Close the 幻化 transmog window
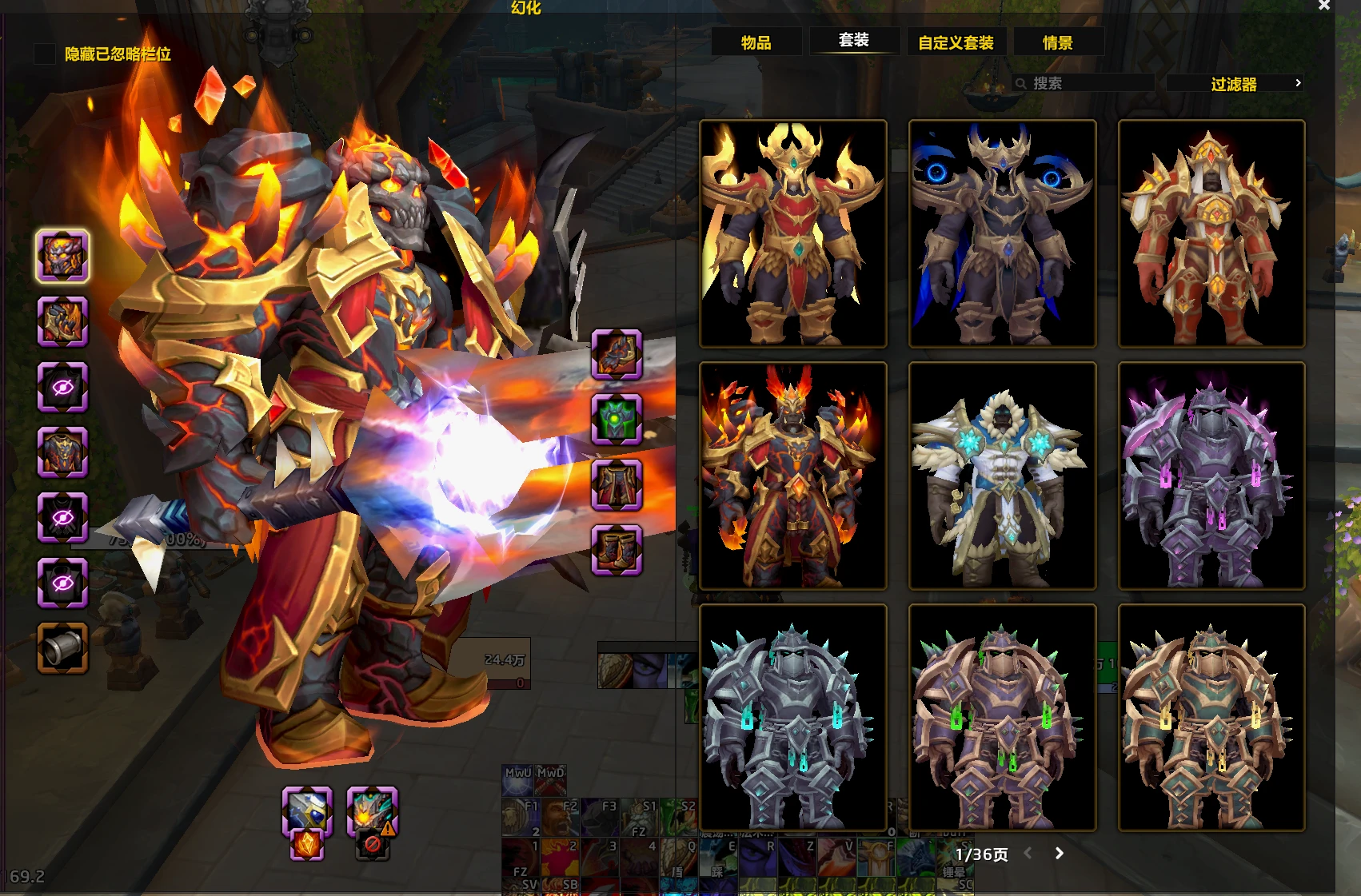Image resolution: width=1361 pixels, height=896 pixels. pyautogui.click(x=1324, y=6)
